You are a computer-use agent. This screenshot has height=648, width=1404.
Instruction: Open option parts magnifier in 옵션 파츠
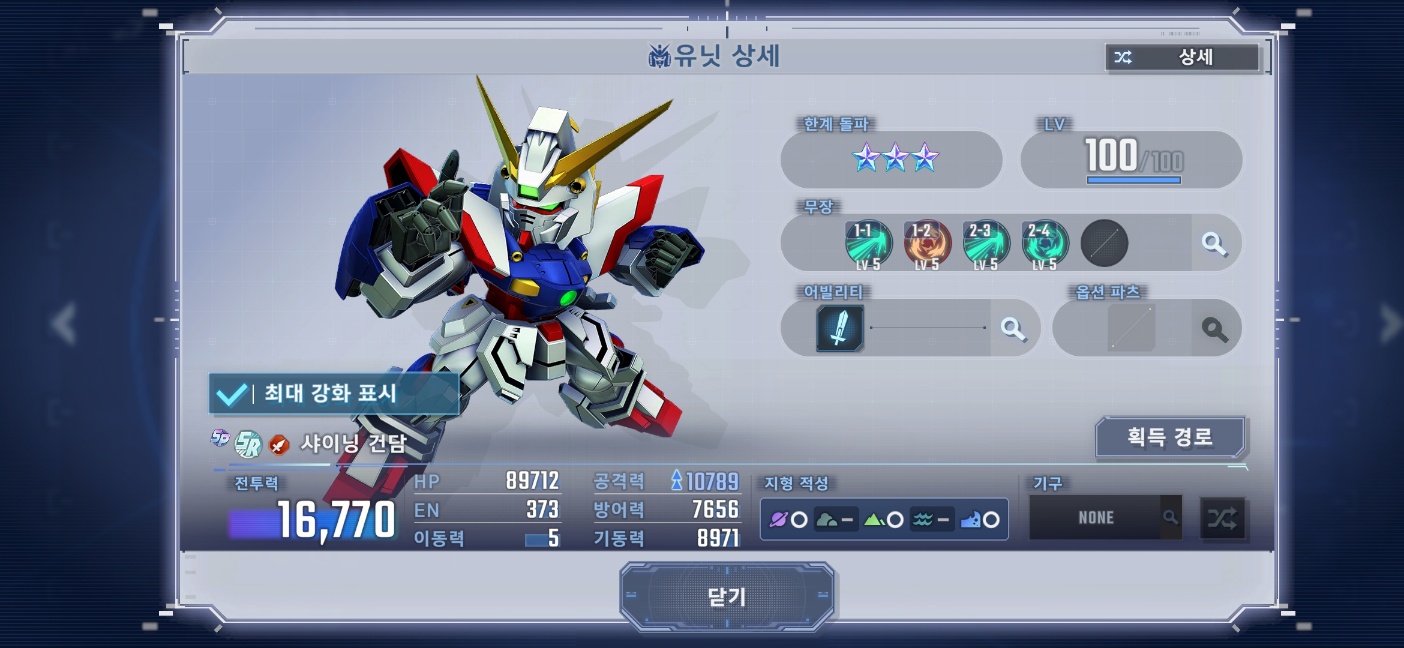1214,328
